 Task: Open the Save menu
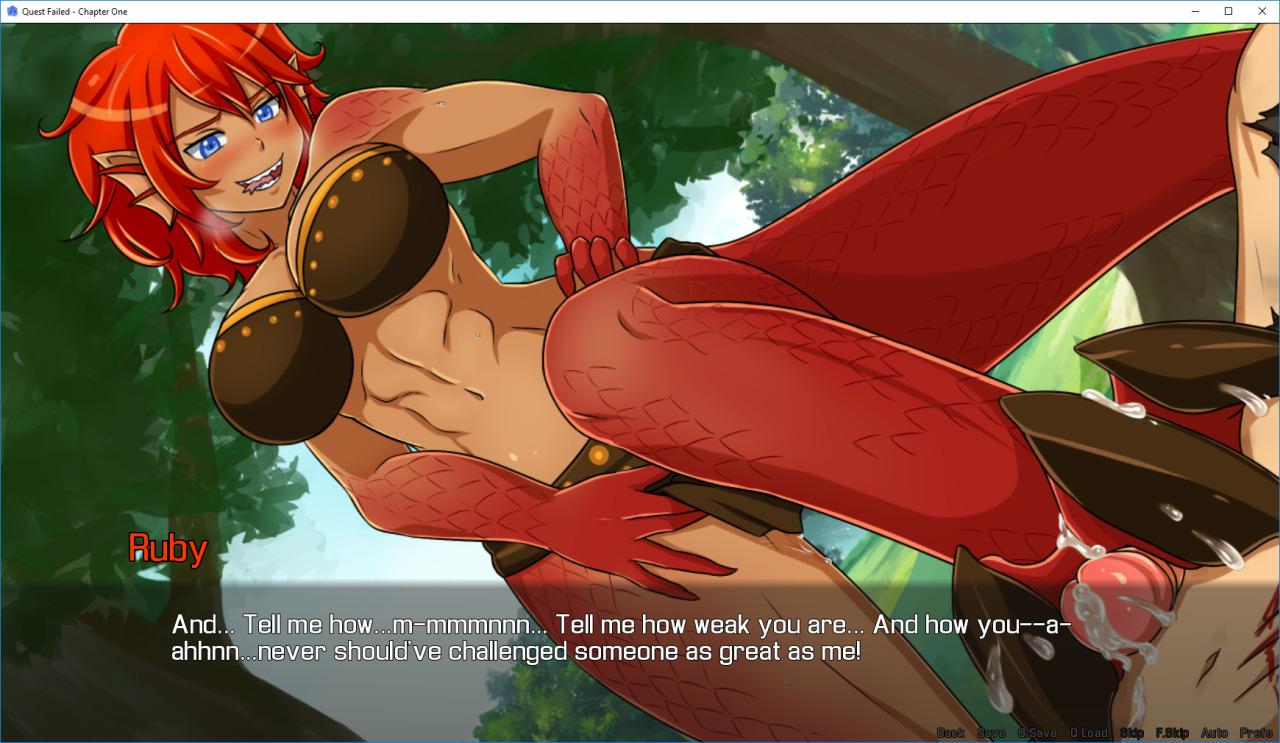tap(991, 733)
